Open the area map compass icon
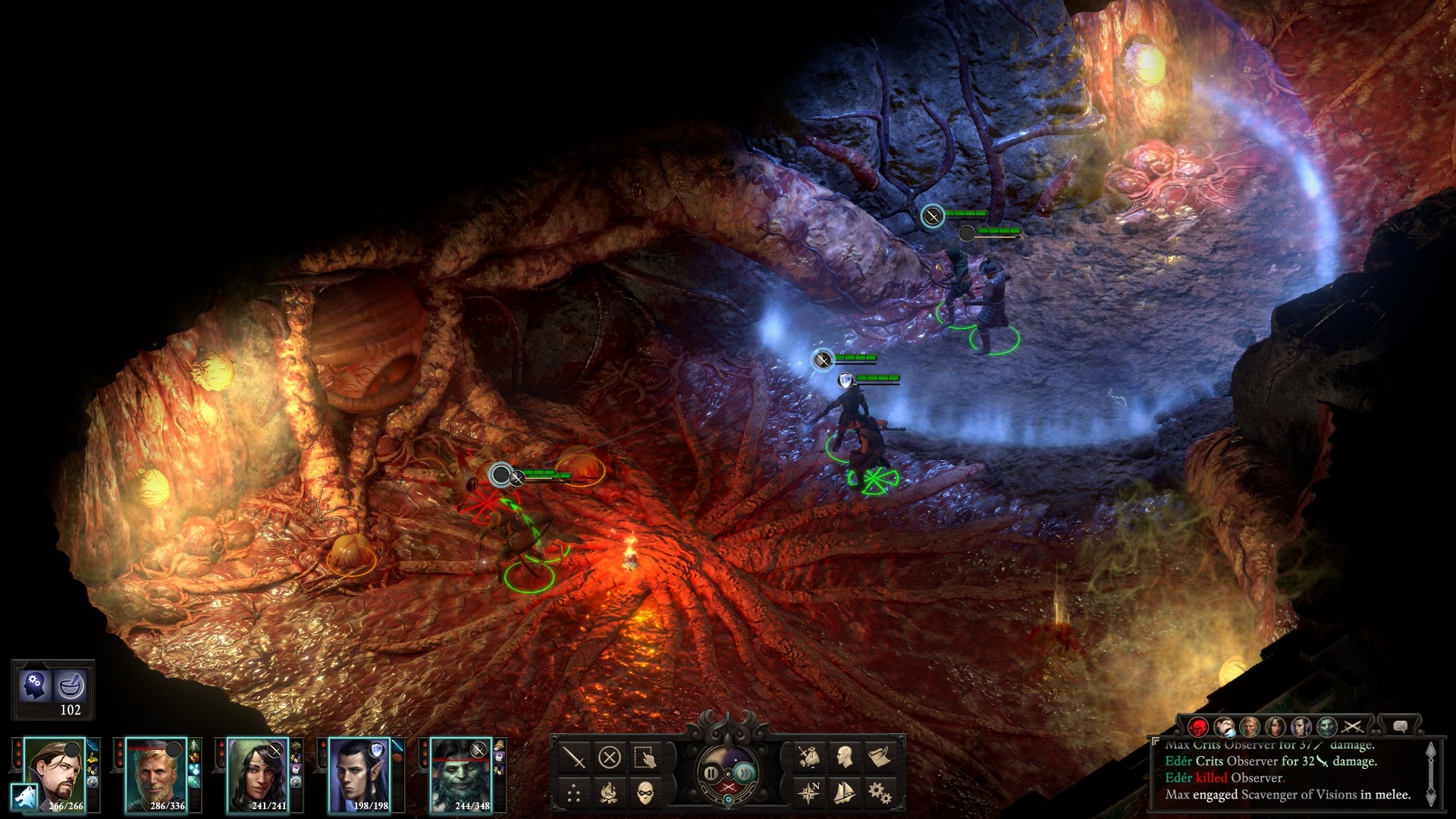1456x819 pixels. coord(808,793)
